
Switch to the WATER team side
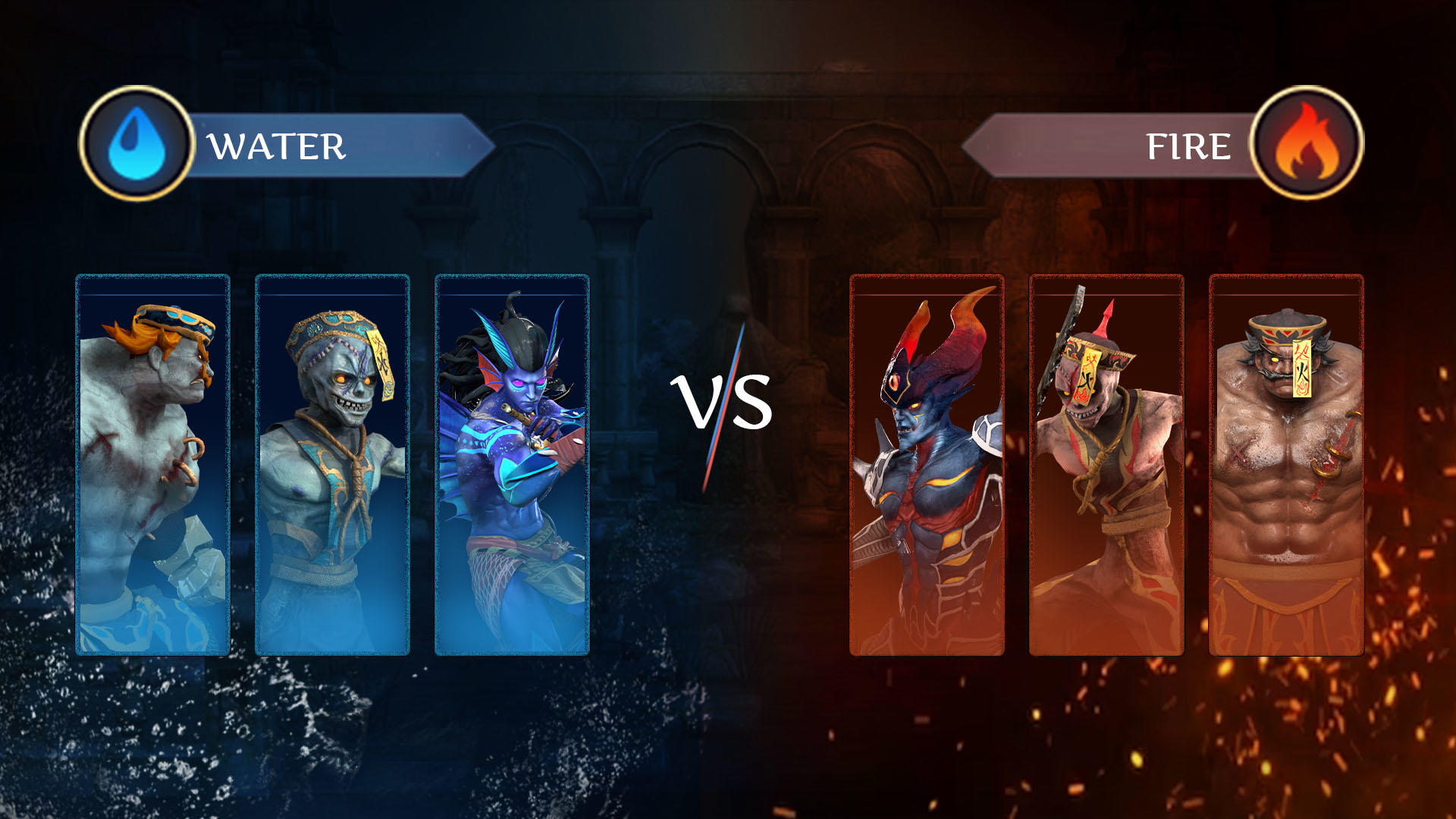[277, 144]
